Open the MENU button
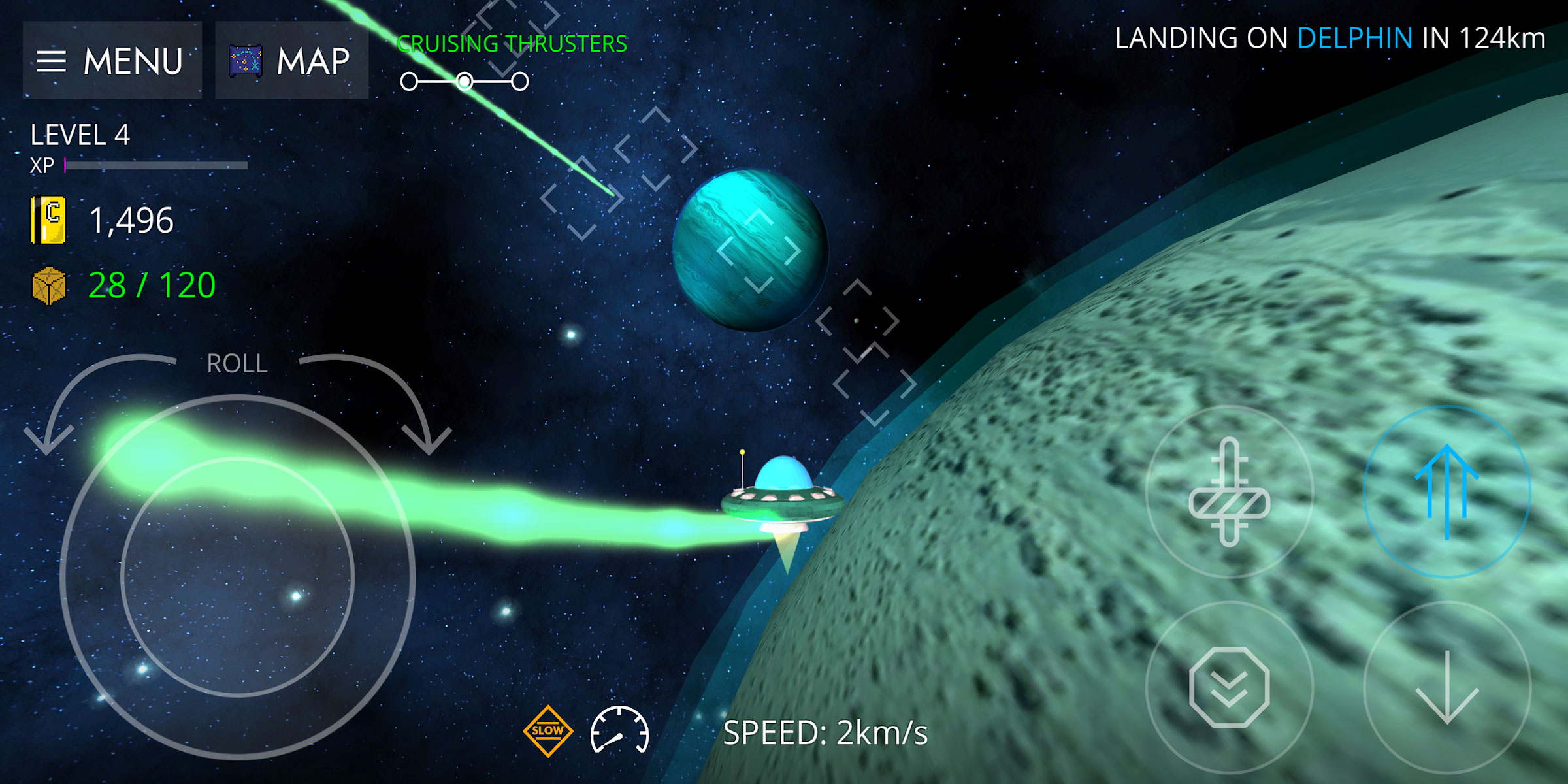Screen dimensions: 1568x784 click(x=112, y=61)
